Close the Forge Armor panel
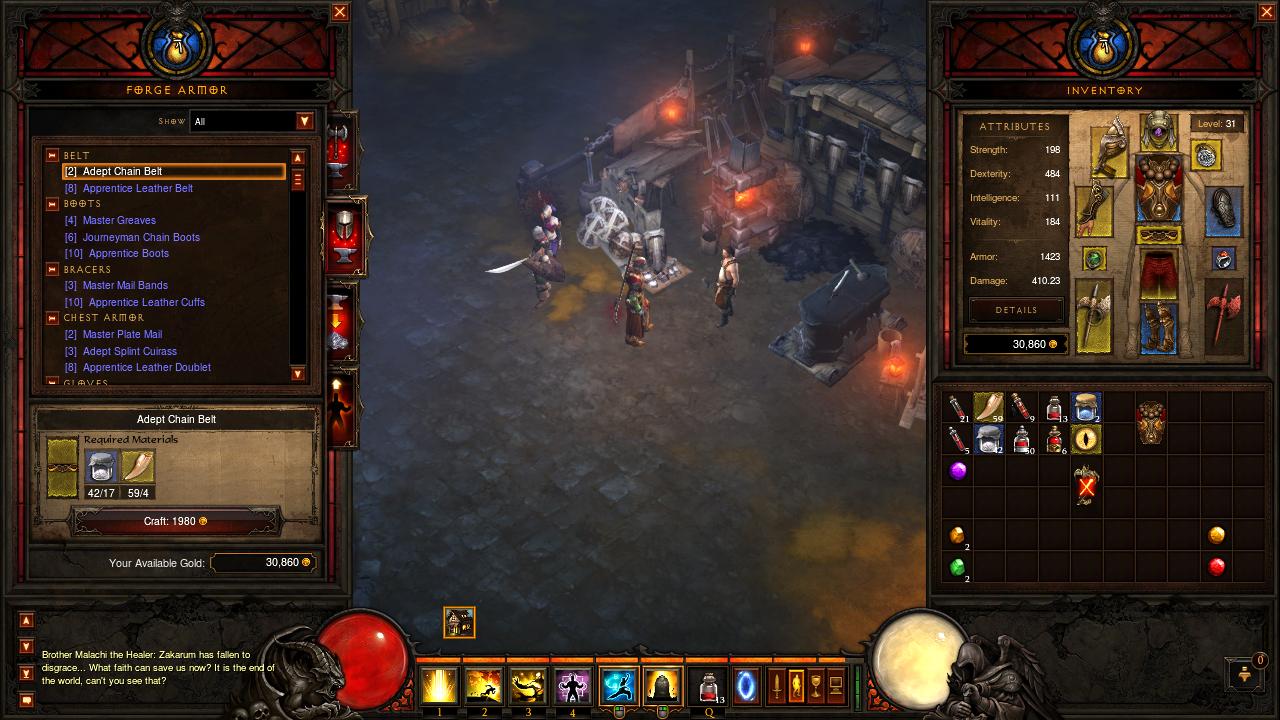The image size is (1280, 720). (x=340, y=12)
